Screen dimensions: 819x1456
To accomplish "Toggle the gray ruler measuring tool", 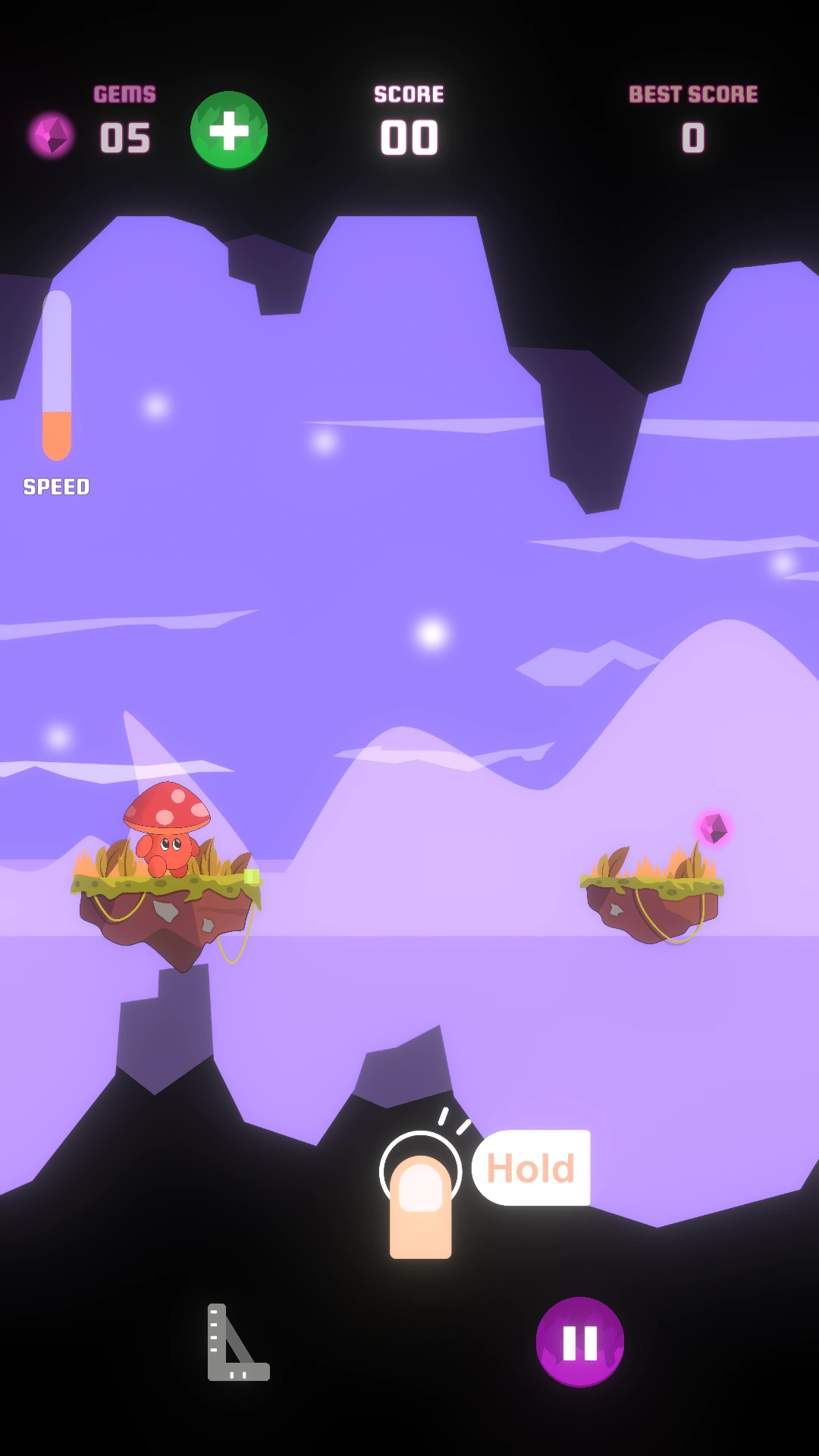I will pyautogui.click(x=237, y=1343).
